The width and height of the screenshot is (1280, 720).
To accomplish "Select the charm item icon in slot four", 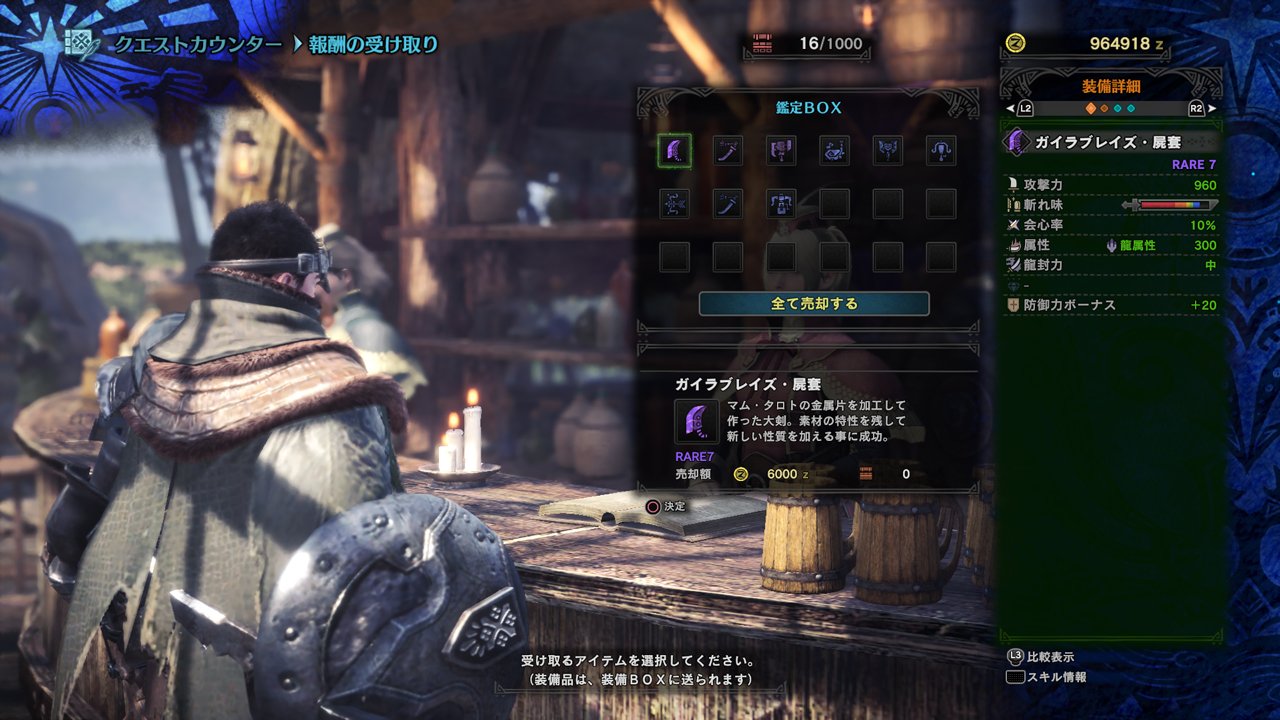I will coord(832,150).
